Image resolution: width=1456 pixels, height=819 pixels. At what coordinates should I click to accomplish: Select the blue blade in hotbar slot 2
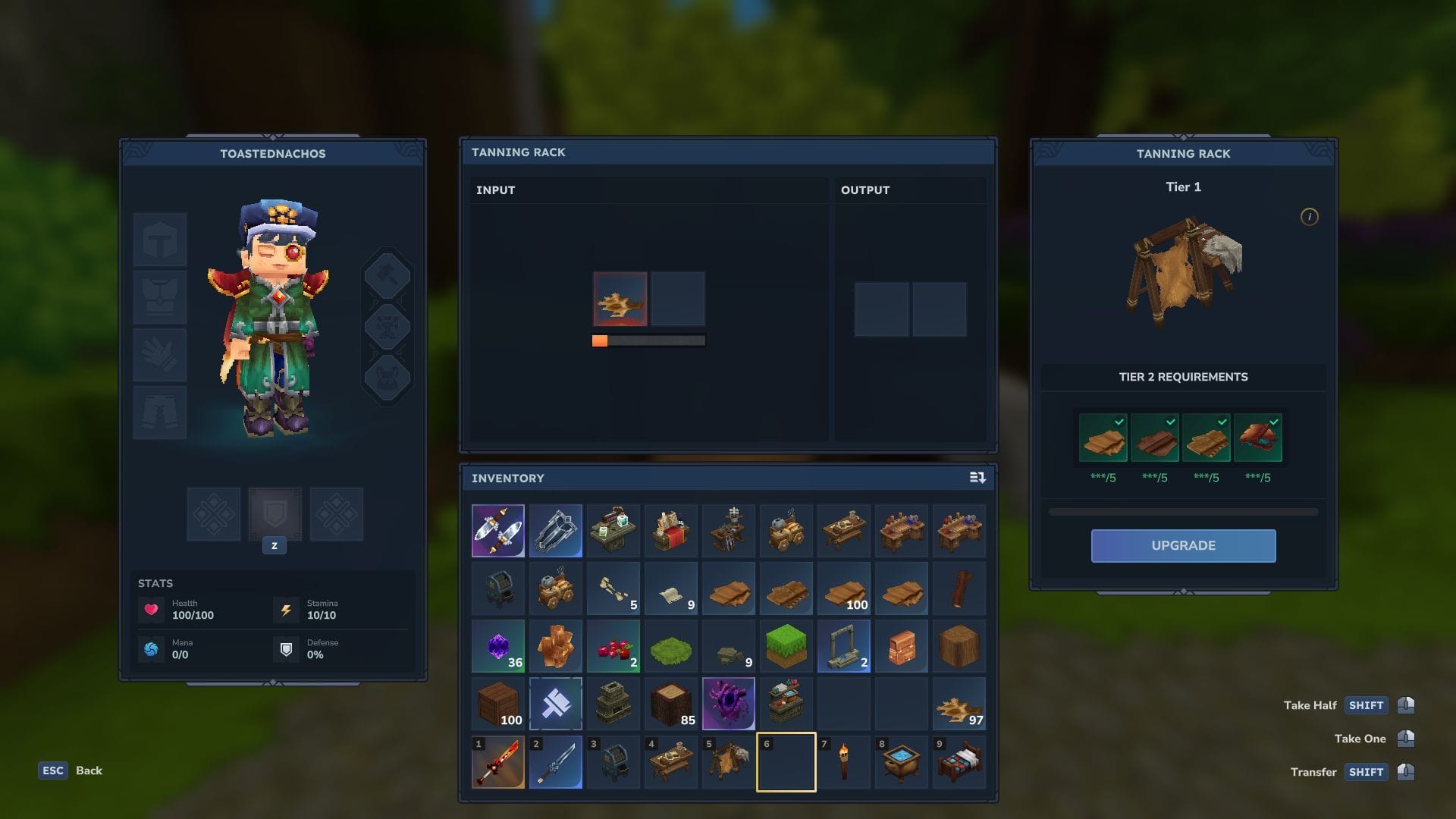pyautogui.click(x=556, y=762)
